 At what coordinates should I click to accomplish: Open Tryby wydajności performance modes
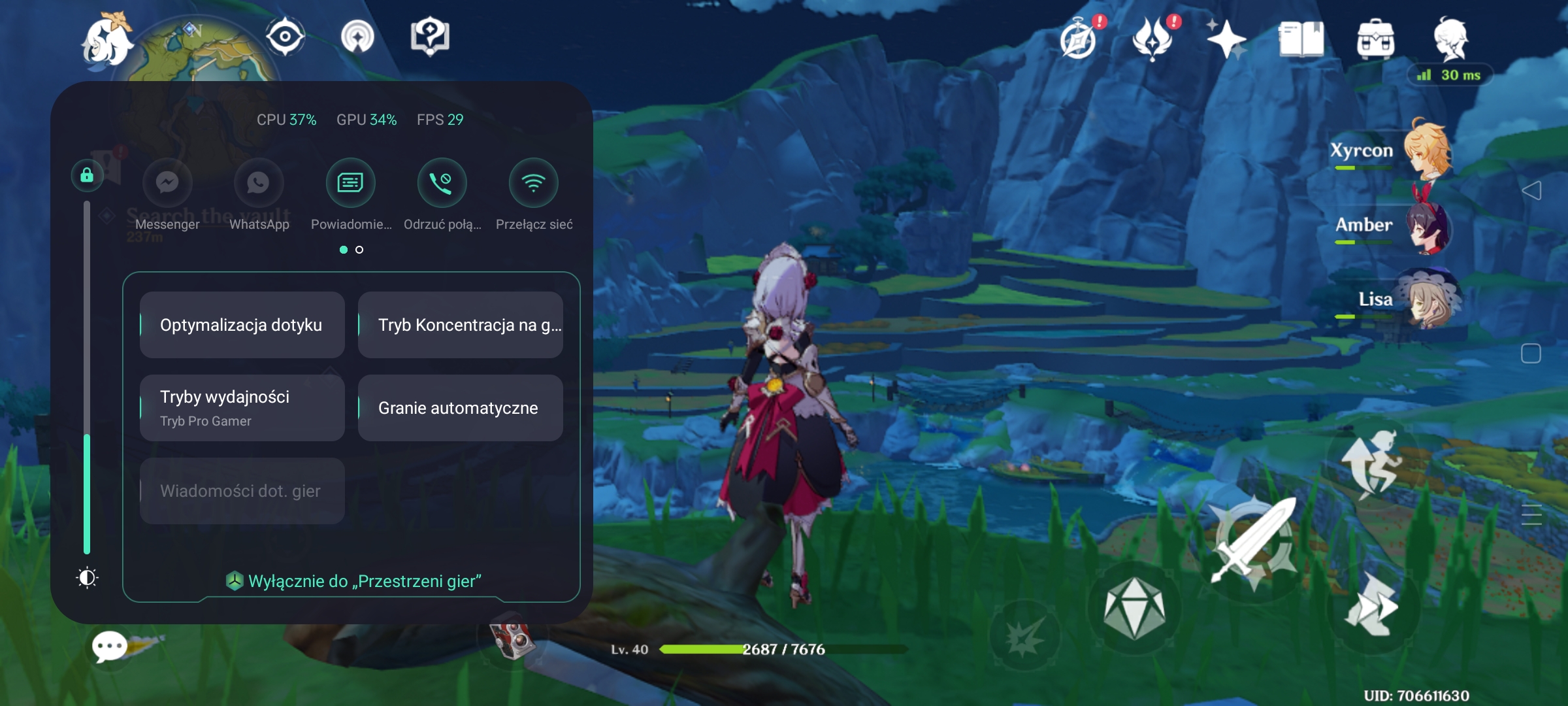pos(242,407)
